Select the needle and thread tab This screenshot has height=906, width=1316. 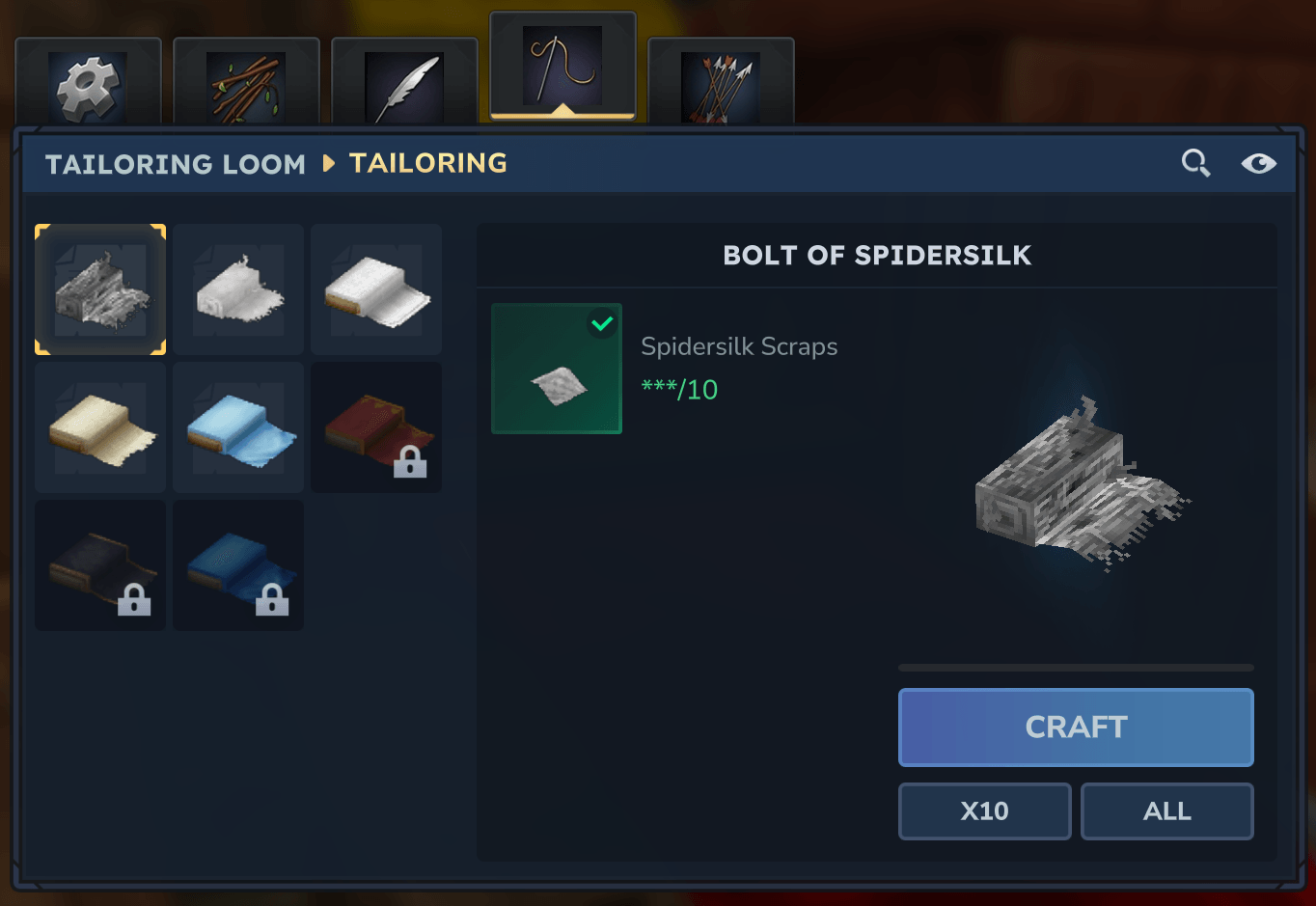point(562,68)
